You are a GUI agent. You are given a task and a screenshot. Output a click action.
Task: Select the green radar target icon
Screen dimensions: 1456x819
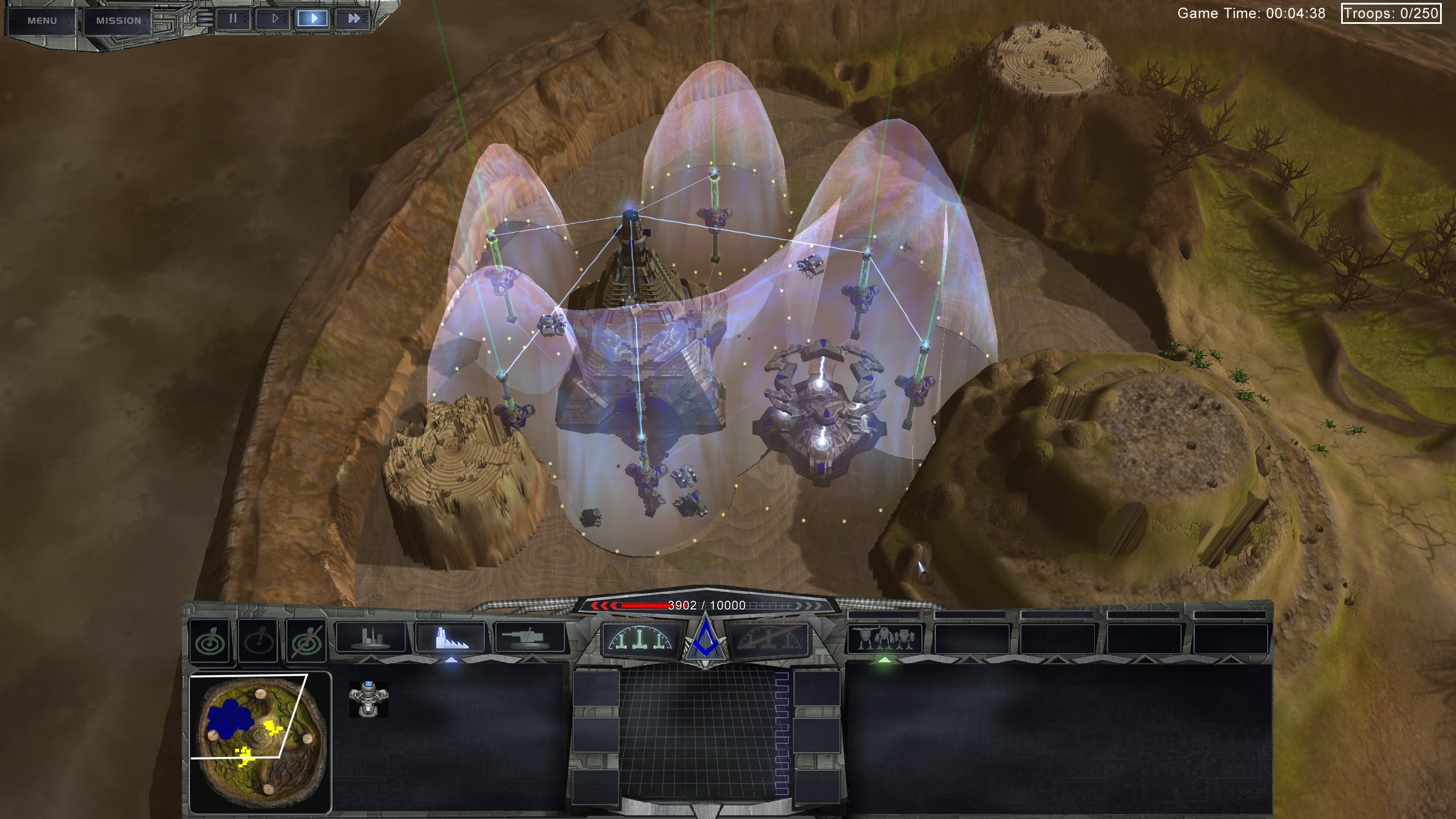click(x=210, y=641)
